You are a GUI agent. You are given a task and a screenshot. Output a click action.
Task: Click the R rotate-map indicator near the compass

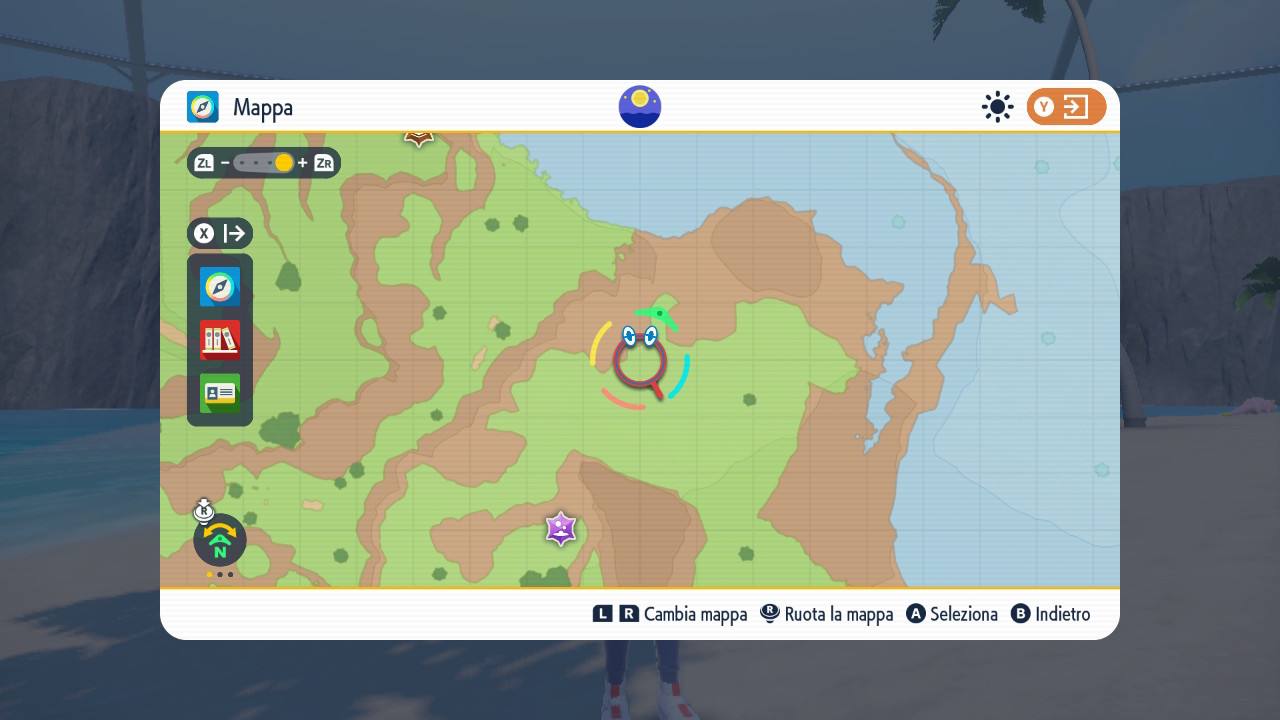204,510
